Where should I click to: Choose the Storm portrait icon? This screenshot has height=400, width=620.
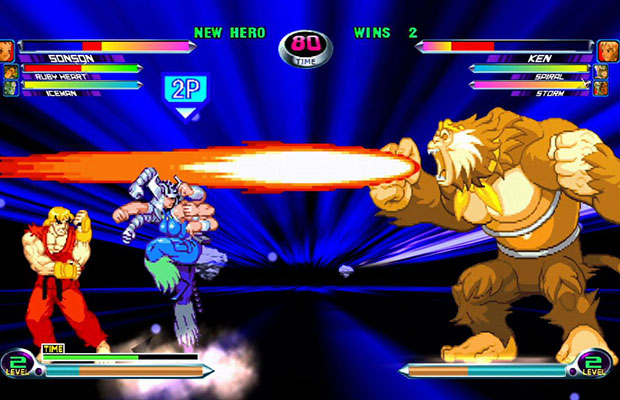coord(600,88)
